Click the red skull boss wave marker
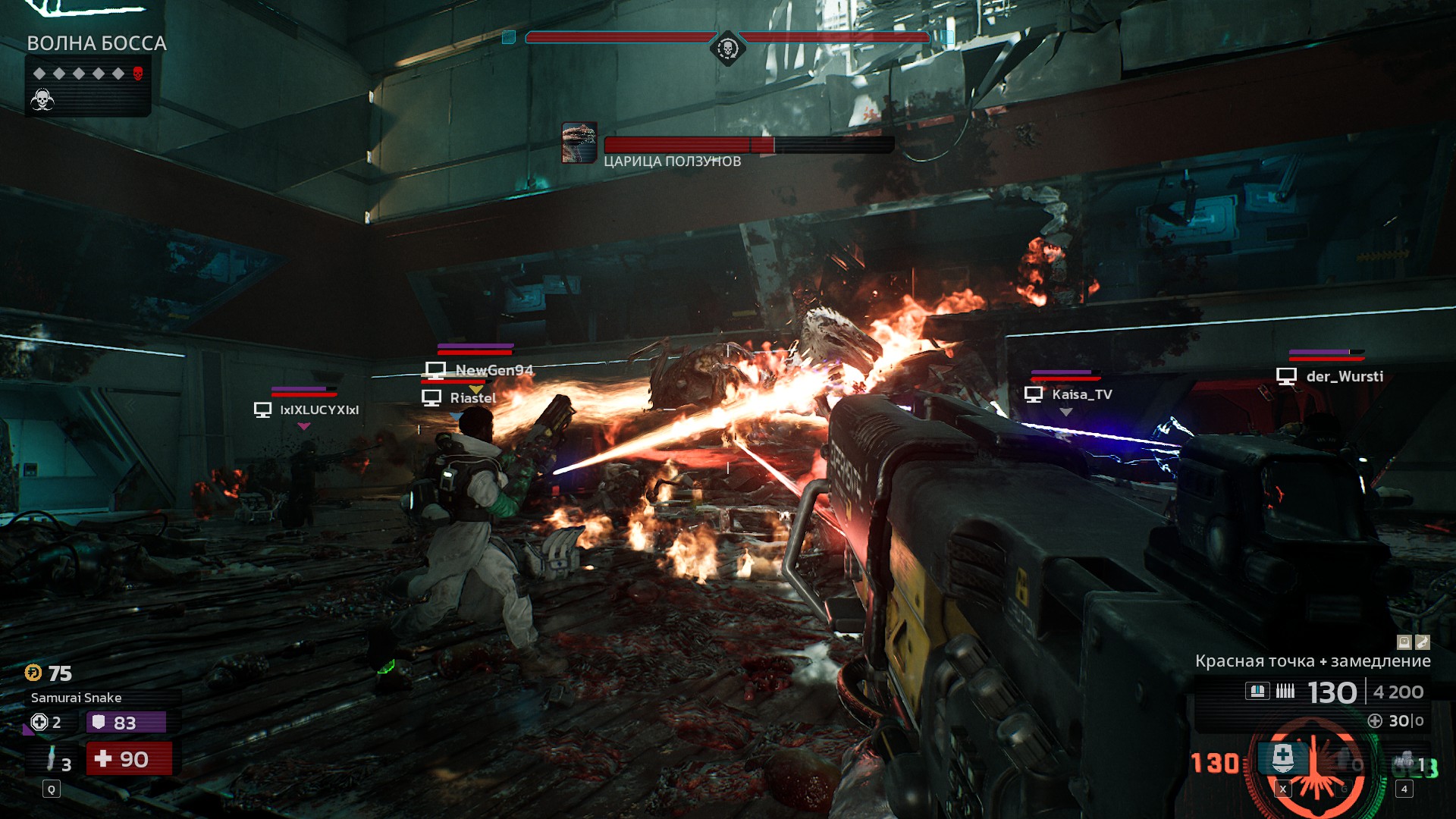This screenshot has width=1456, height=819. coord(137,74)
